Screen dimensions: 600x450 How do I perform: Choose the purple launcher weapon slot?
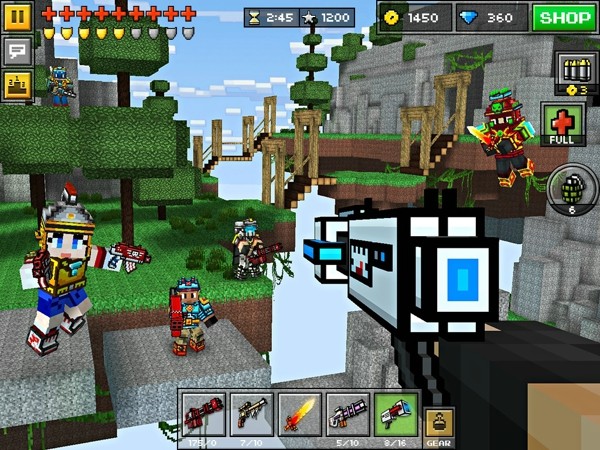tap(347, 415)
